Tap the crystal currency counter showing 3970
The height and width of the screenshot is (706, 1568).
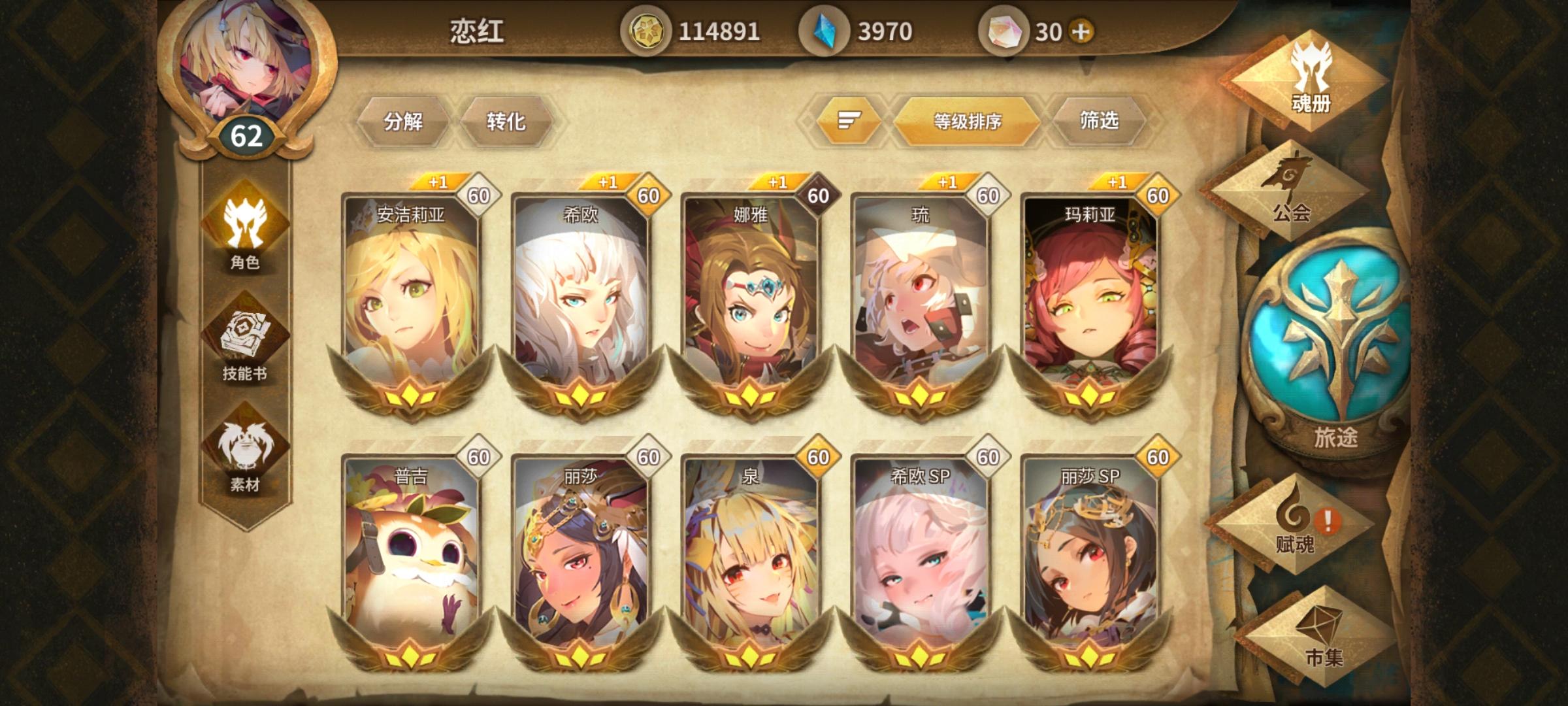(864, 29)
